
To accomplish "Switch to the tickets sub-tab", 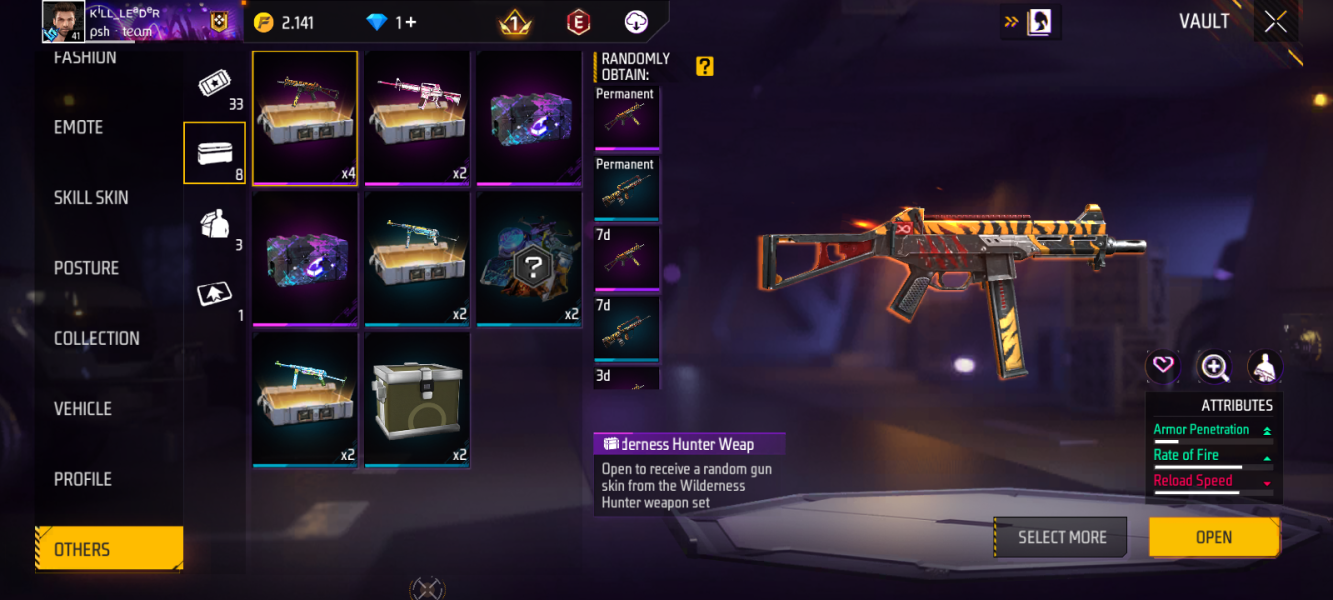I will pos(215,84).
